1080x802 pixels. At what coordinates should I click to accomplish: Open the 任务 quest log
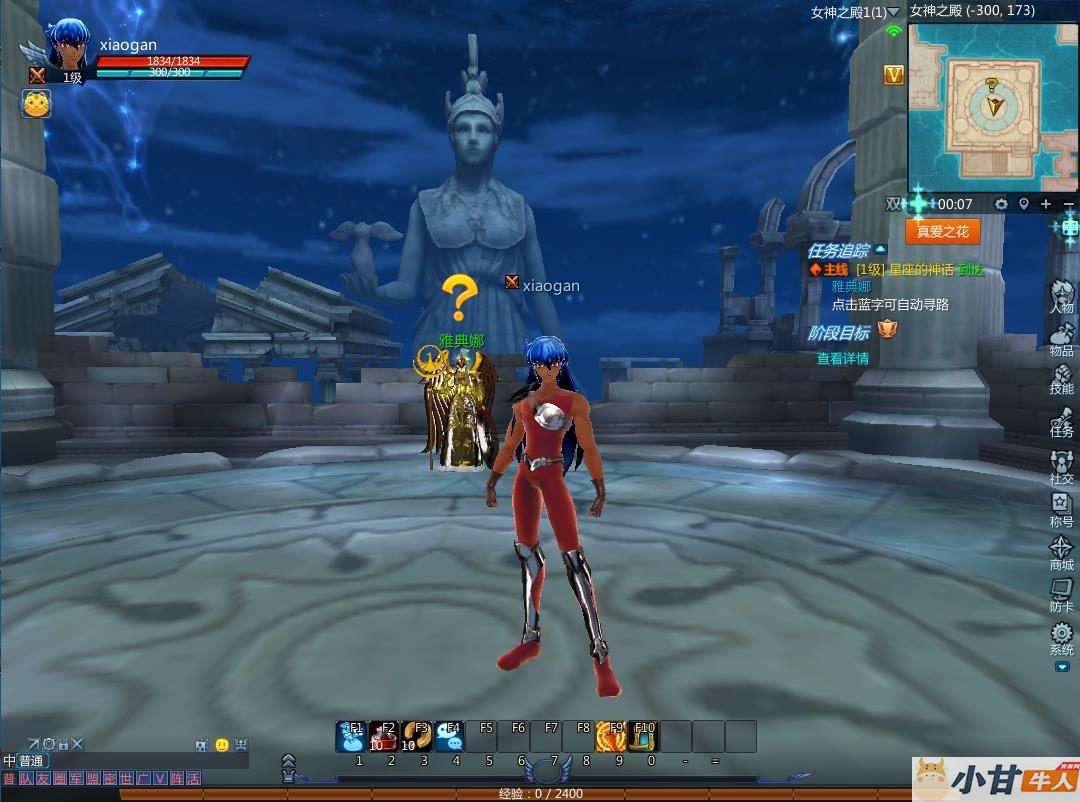click(x=1061, y=419)
